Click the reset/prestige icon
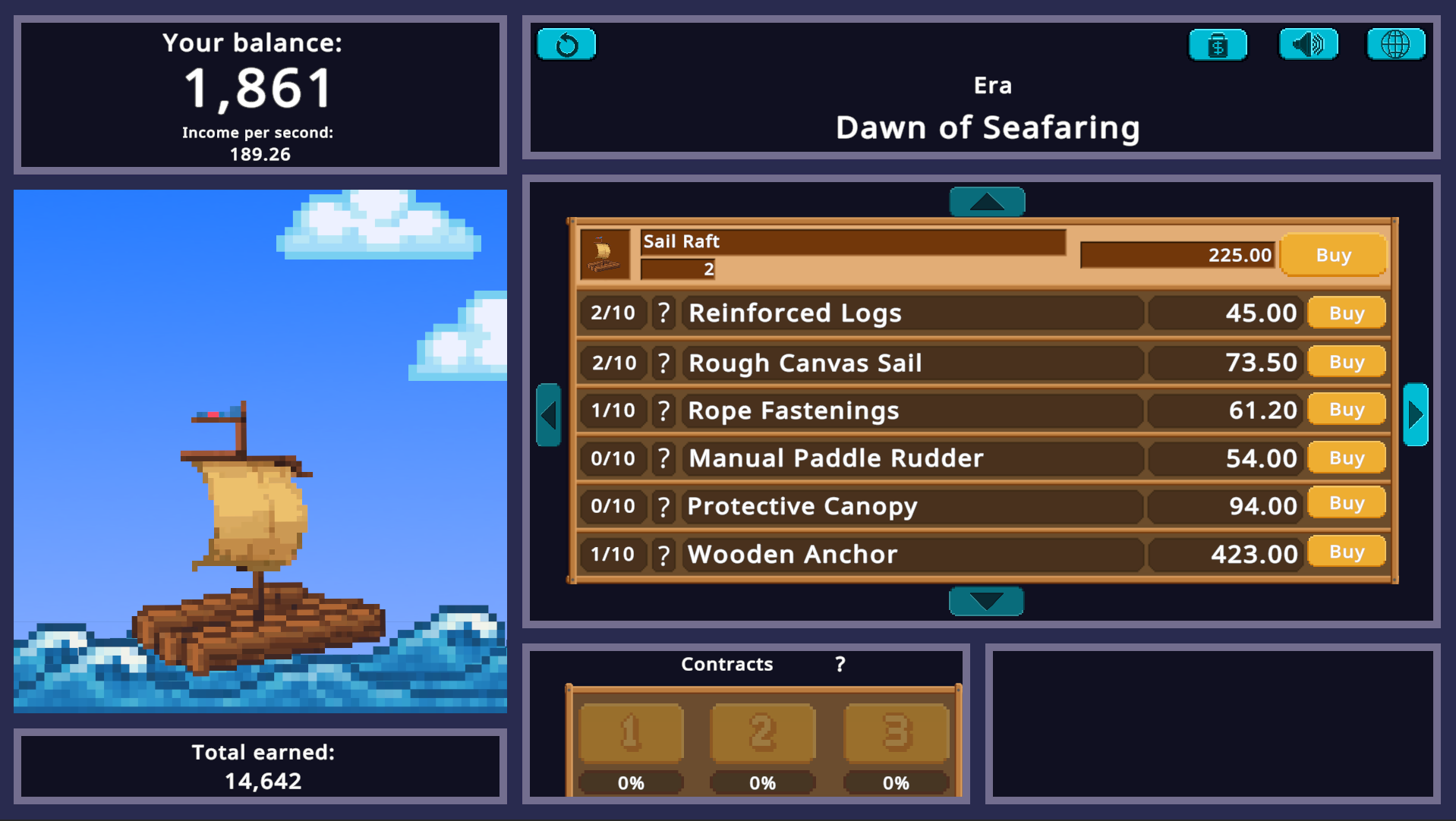The width and height of the screenshot is (1456, 821). (566, 44)
